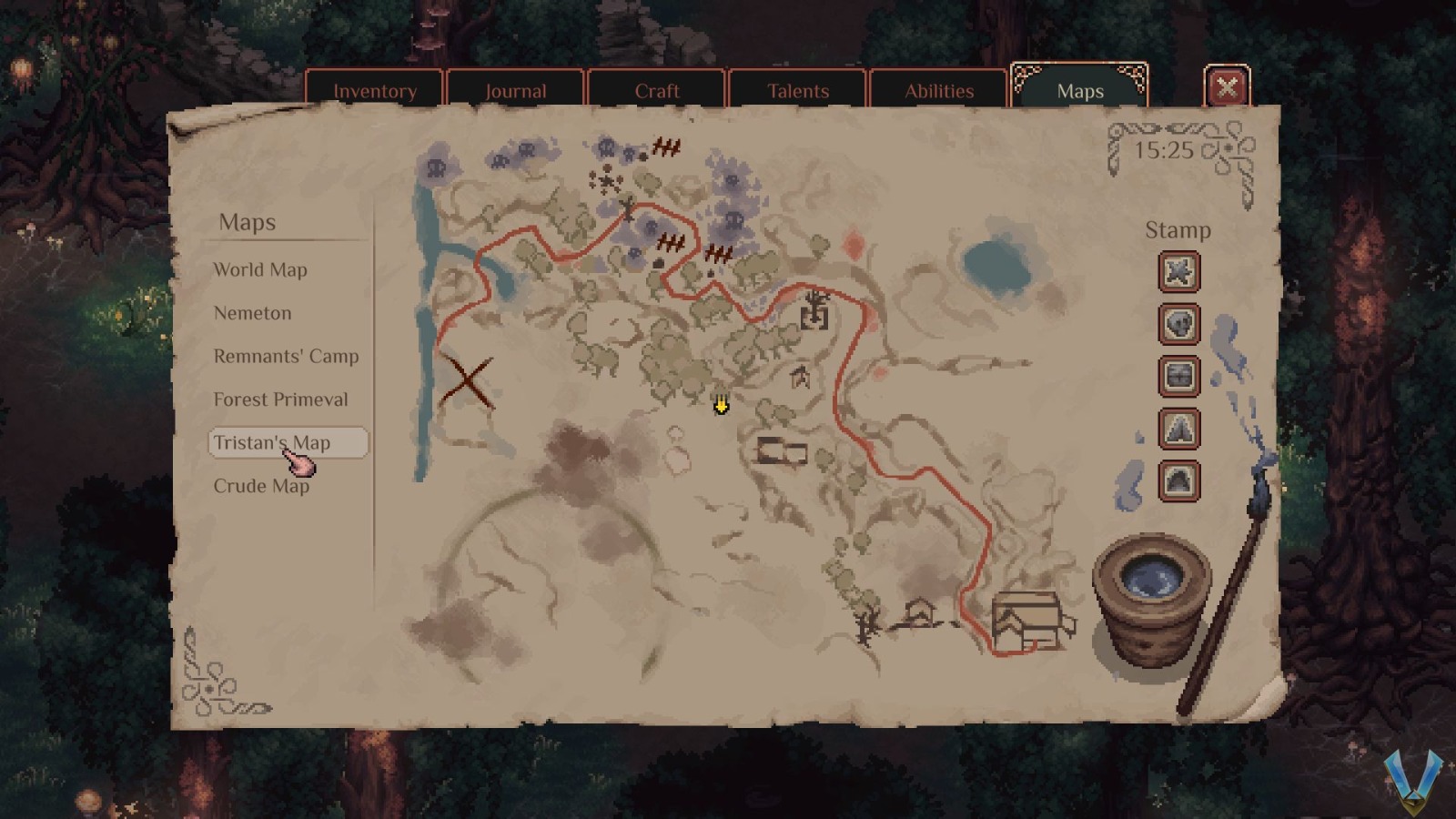Open the Craft tab
This screenshot has height=819, width=1456.
click(x=657, y=91)
